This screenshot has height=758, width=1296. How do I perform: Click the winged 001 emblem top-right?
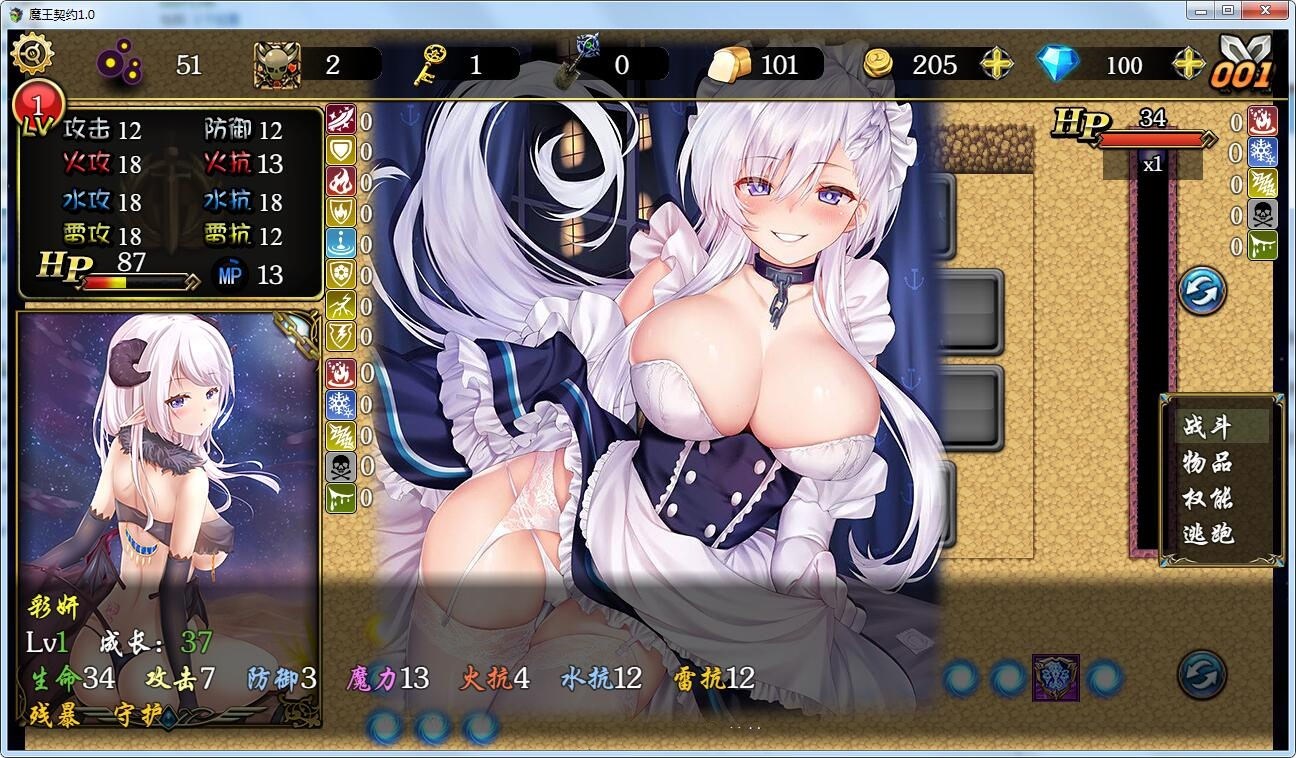click(x=1243, y=63)
